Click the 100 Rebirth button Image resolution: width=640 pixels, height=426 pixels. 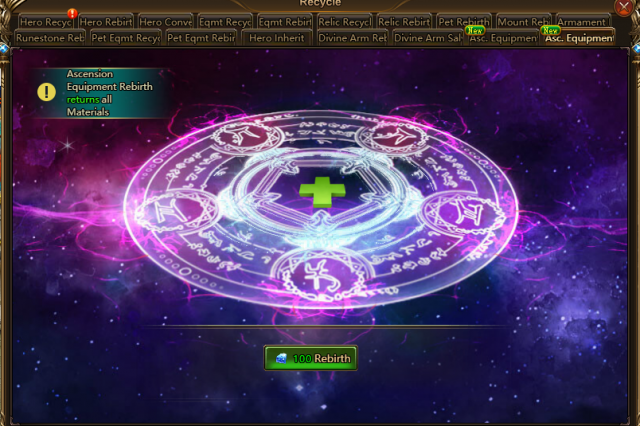(x=310, y=358)
